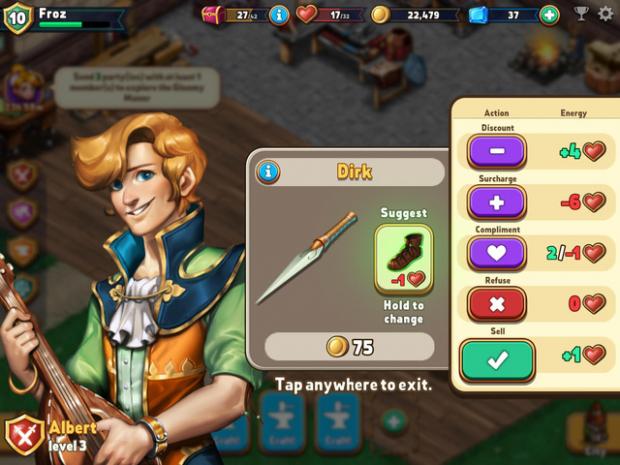Add a Surcharge with the plus button

pyautogui.click(x=496, y=202)
